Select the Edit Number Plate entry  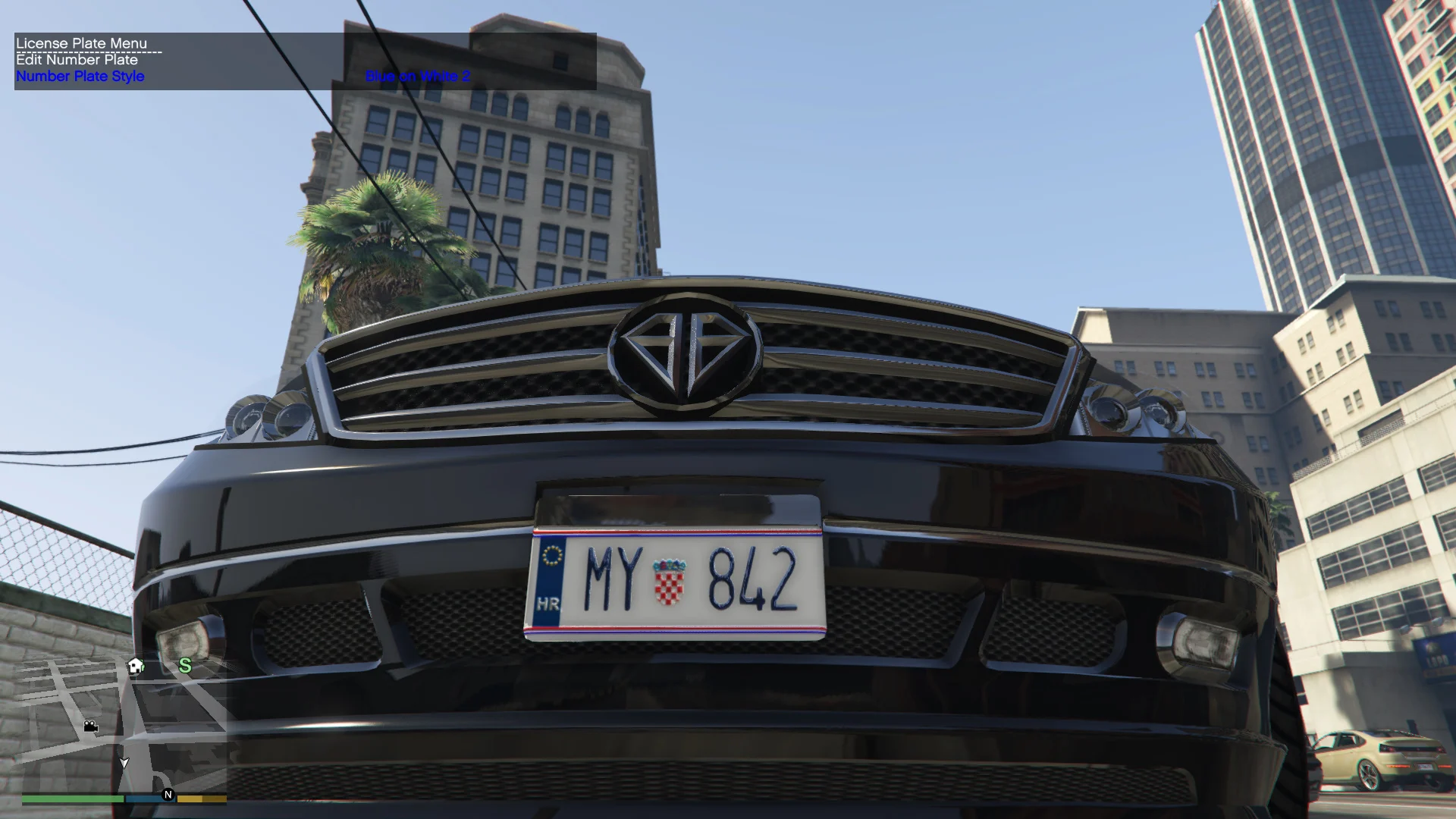(77, 60)
